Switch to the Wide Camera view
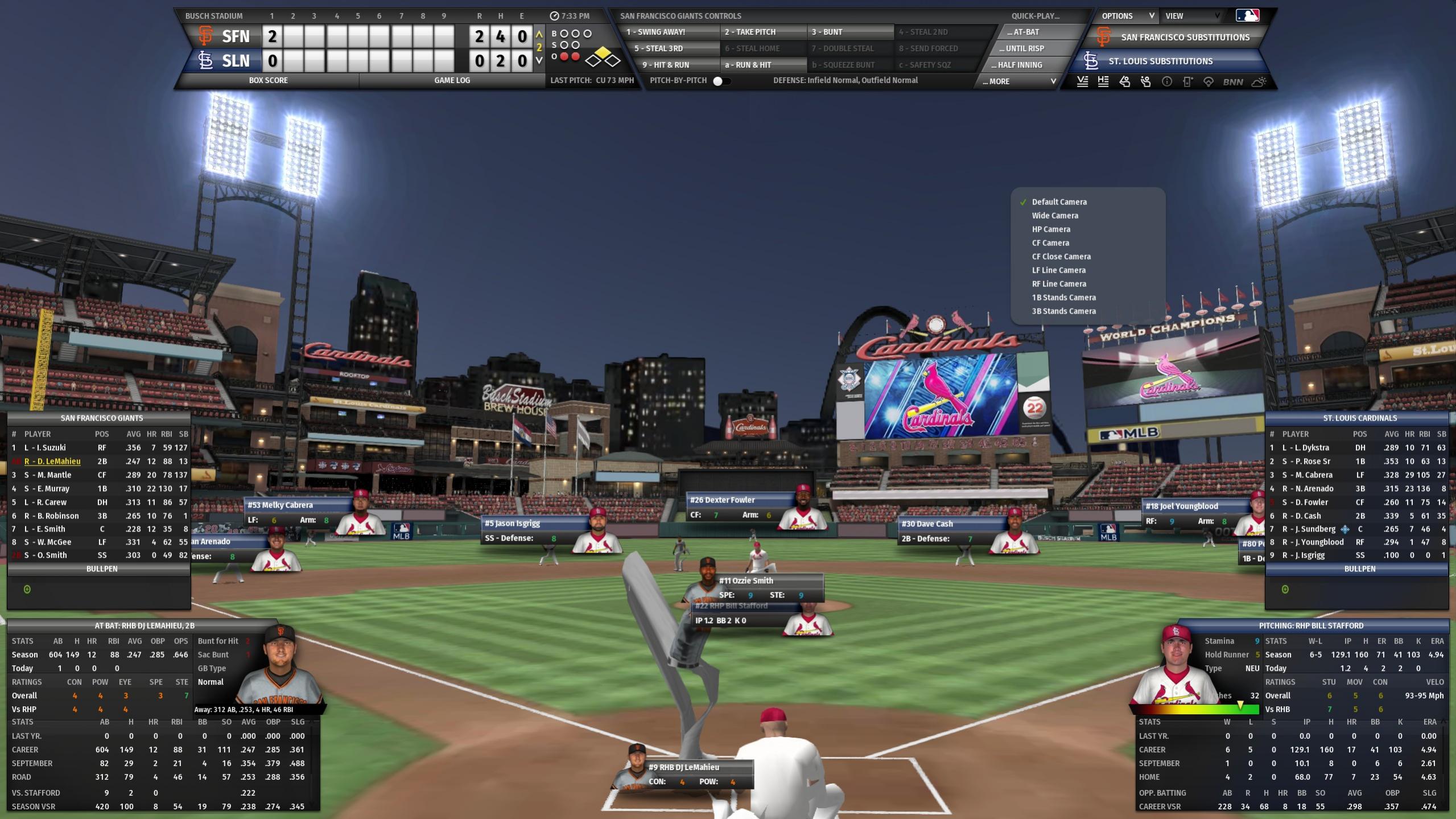This screenshot has width=1456, height=819. [x=1055, y=216]
